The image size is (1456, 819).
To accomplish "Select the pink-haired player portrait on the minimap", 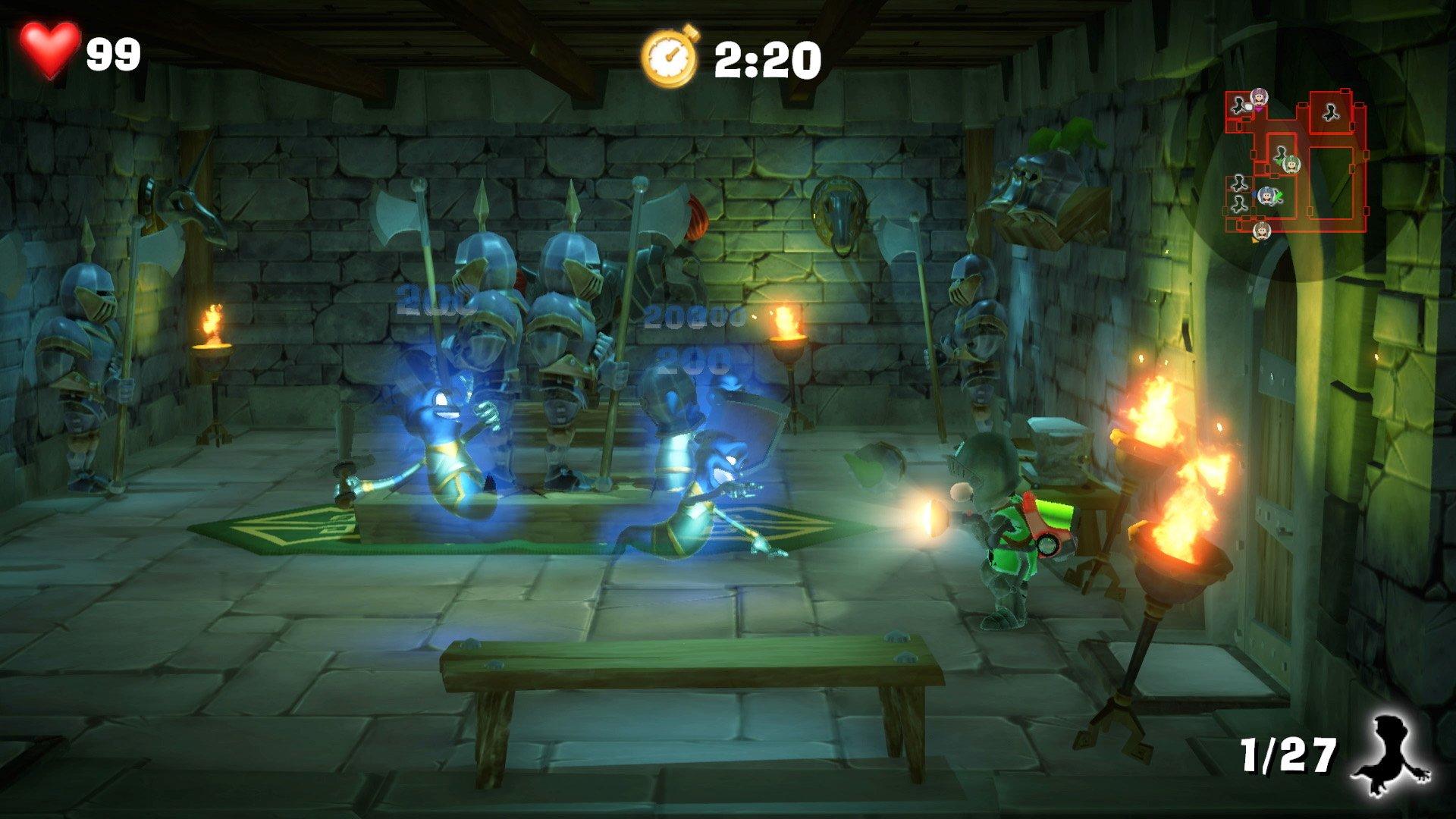I will pos(1259,97).
